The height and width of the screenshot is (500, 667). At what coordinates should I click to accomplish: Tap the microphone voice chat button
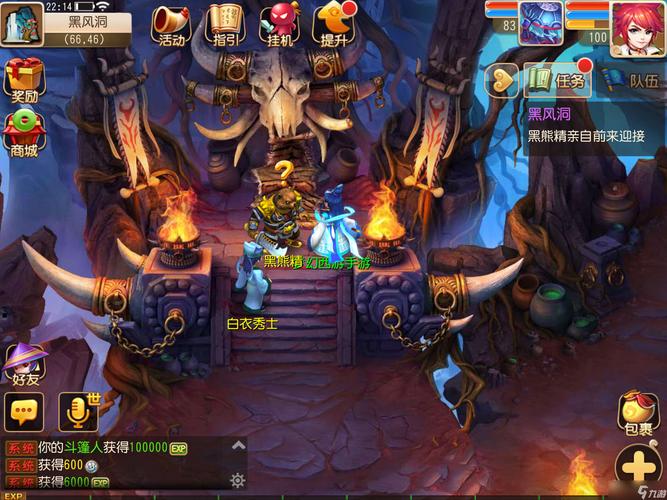(78, 411)
